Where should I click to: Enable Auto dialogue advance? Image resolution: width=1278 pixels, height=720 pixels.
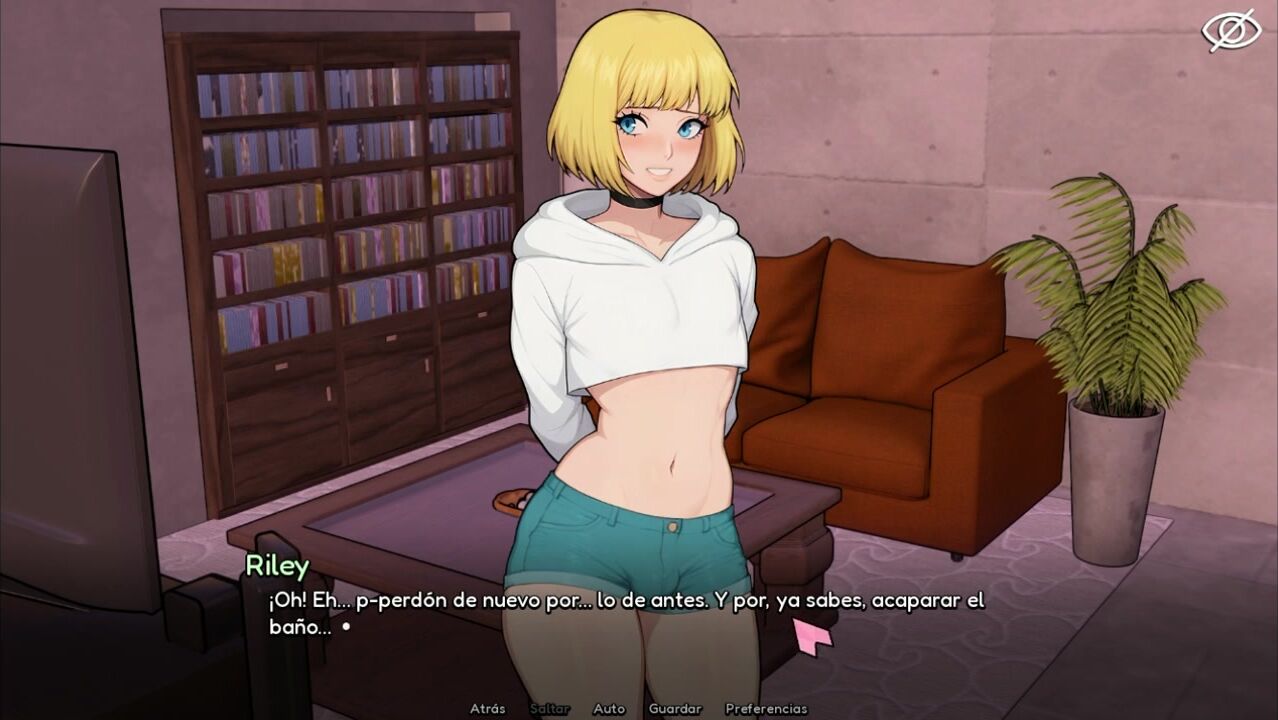pos(609,708)
